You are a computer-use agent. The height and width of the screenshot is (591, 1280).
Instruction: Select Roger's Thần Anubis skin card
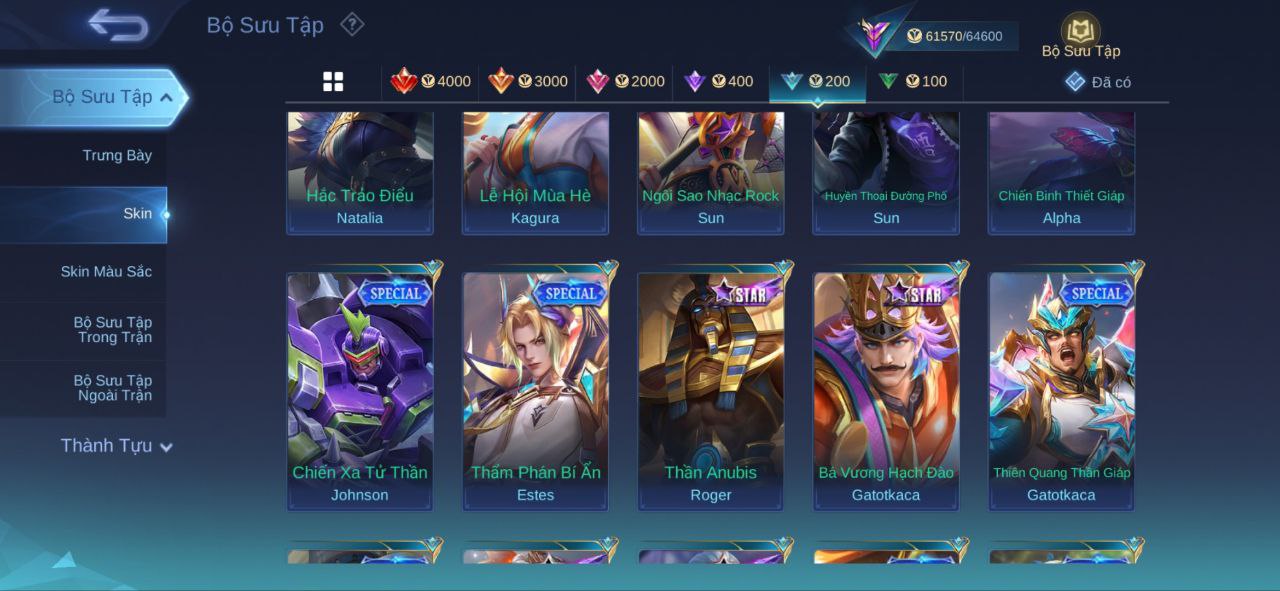click(x=711, y=390)
